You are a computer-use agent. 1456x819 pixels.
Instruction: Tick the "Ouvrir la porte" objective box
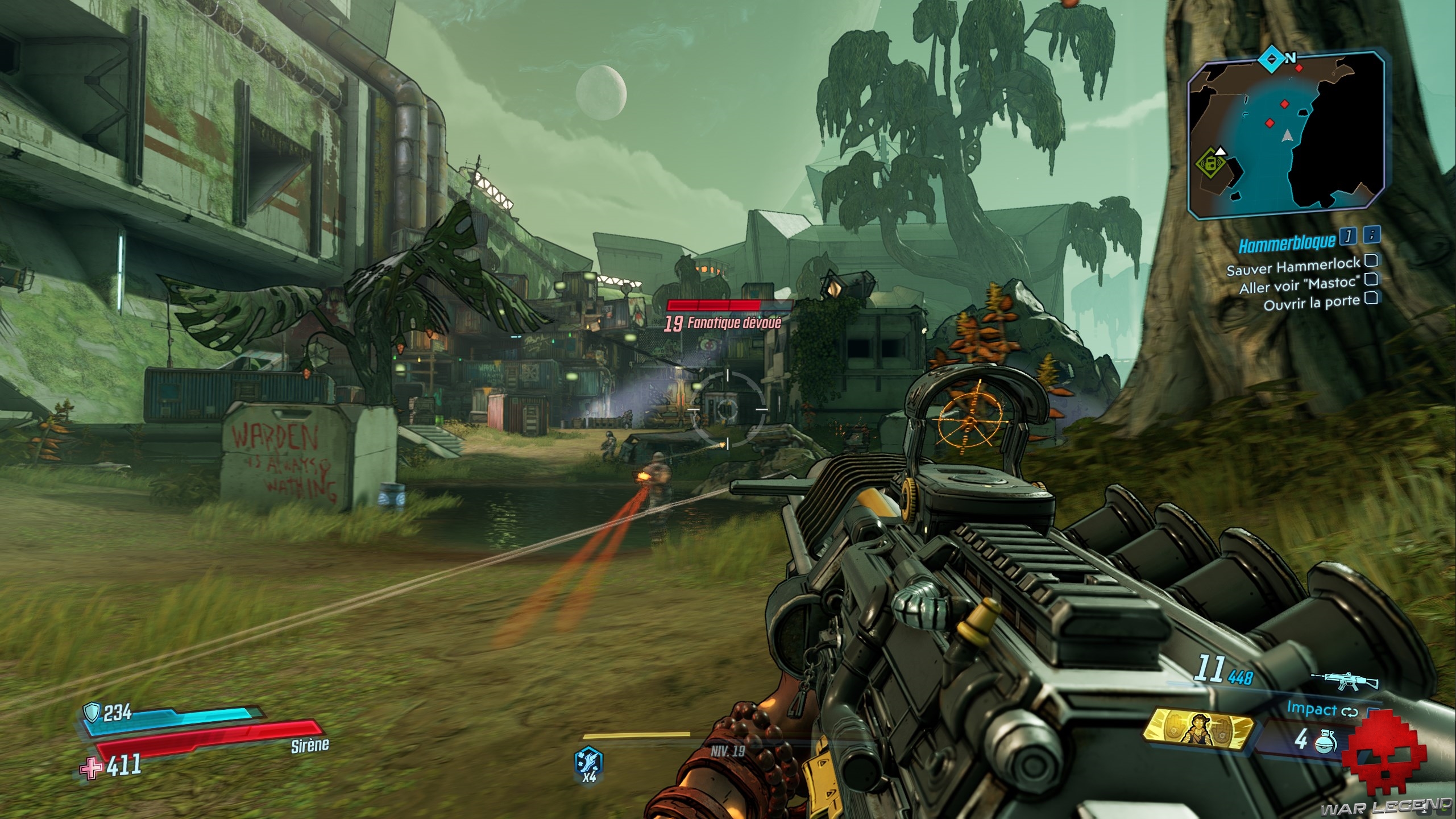pyautogui.click(x=1371, y=297)
